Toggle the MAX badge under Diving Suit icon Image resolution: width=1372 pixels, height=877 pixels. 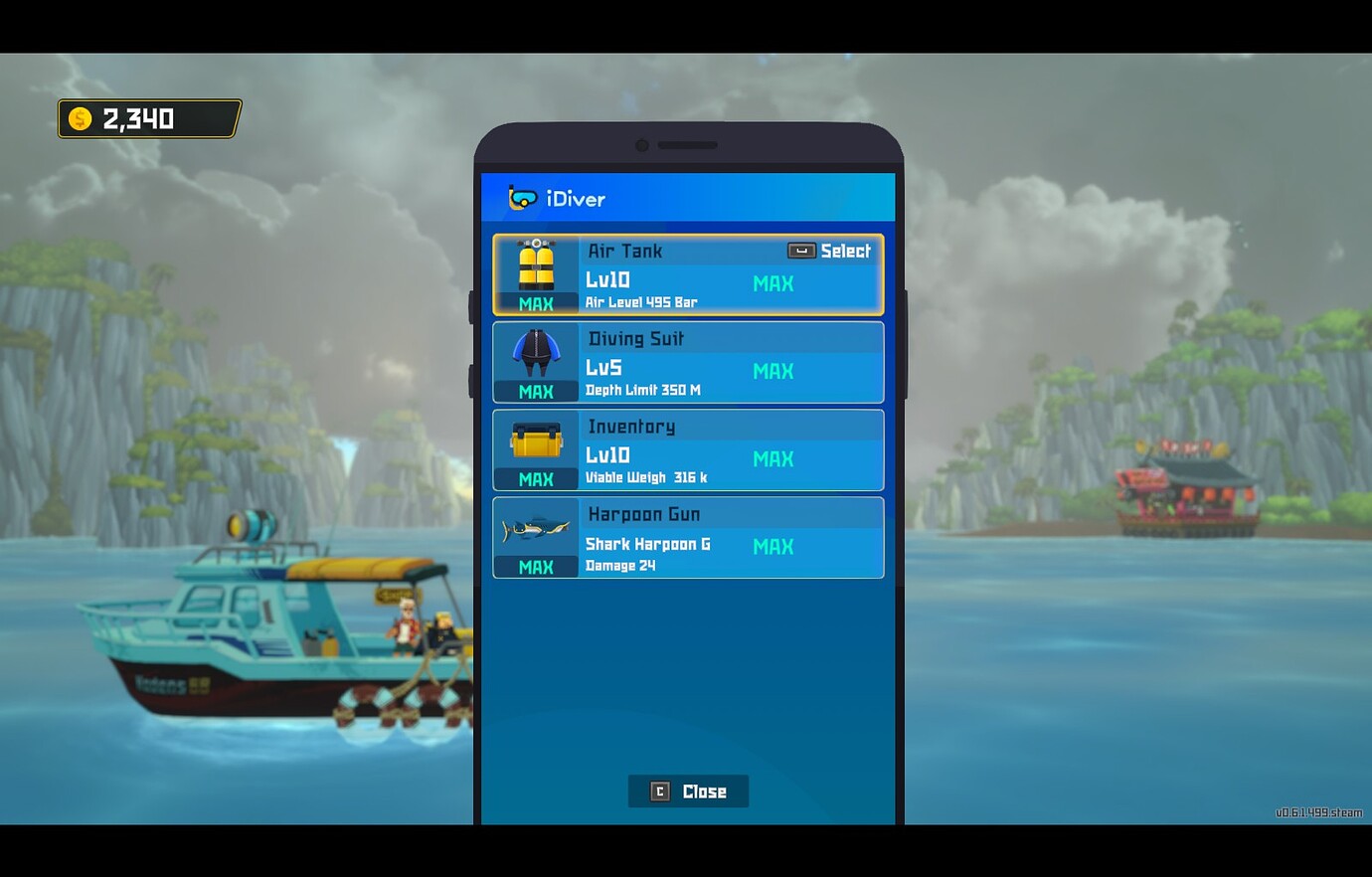point(536,392)
